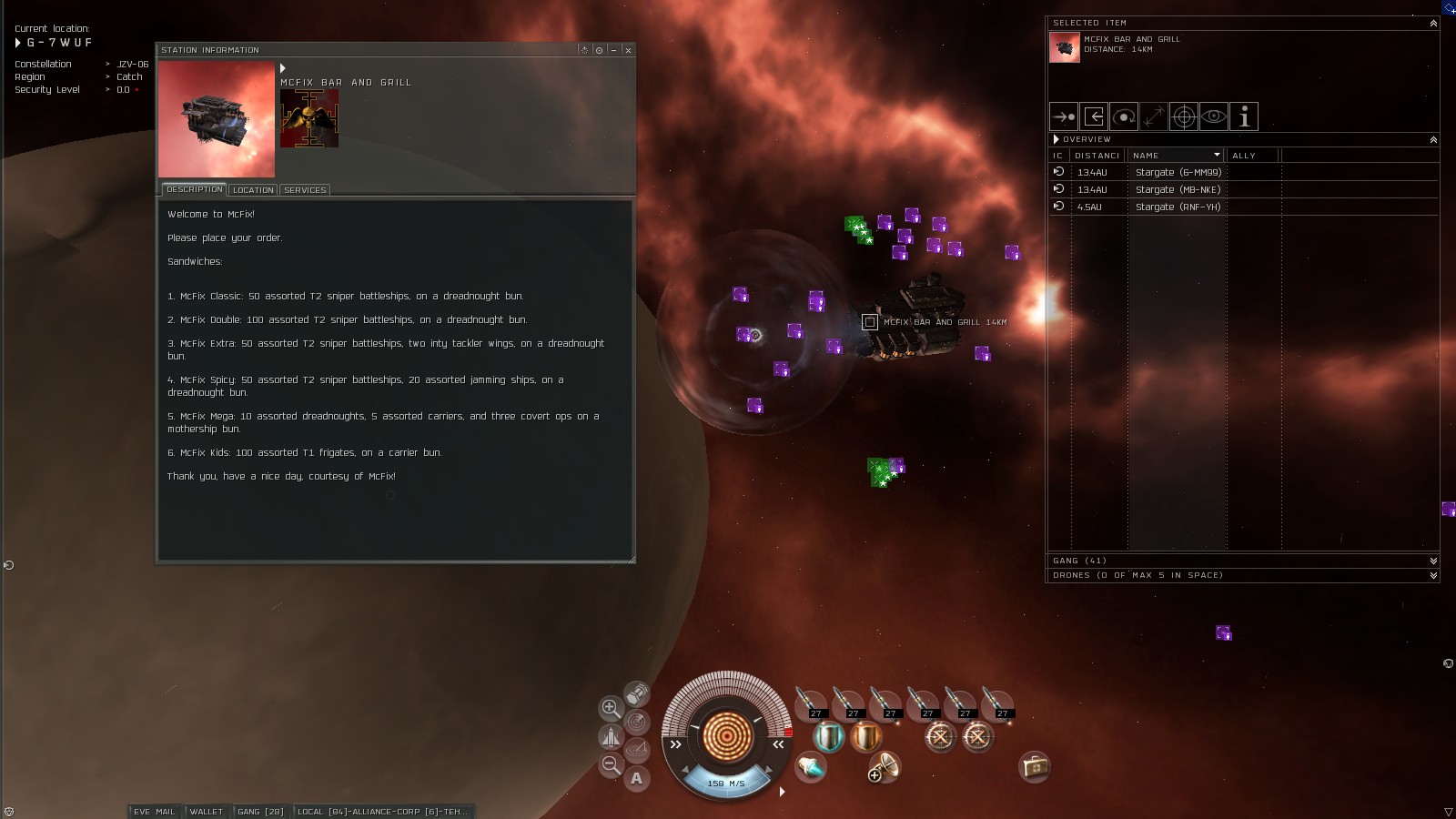
Task: Lock target with the crosshair button
Action: pyautogui.click(x=1184, y=116)
